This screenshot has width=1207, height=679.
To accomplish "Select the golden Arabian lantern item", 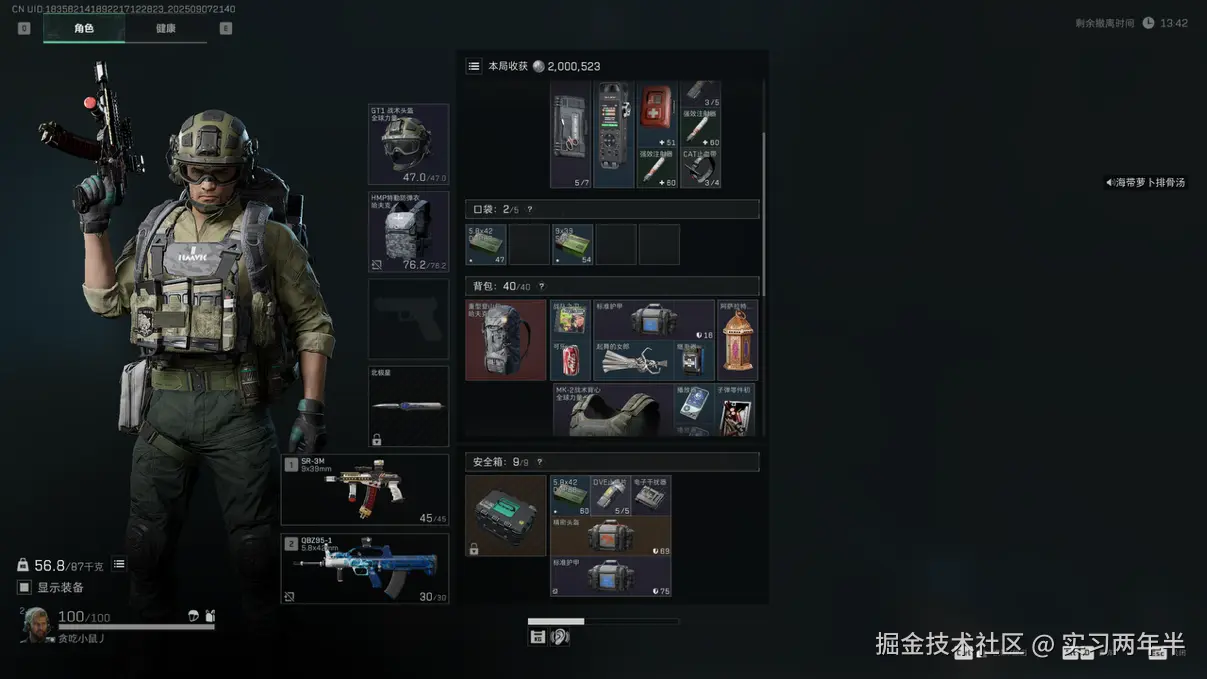I will click(x=737, y=341).
